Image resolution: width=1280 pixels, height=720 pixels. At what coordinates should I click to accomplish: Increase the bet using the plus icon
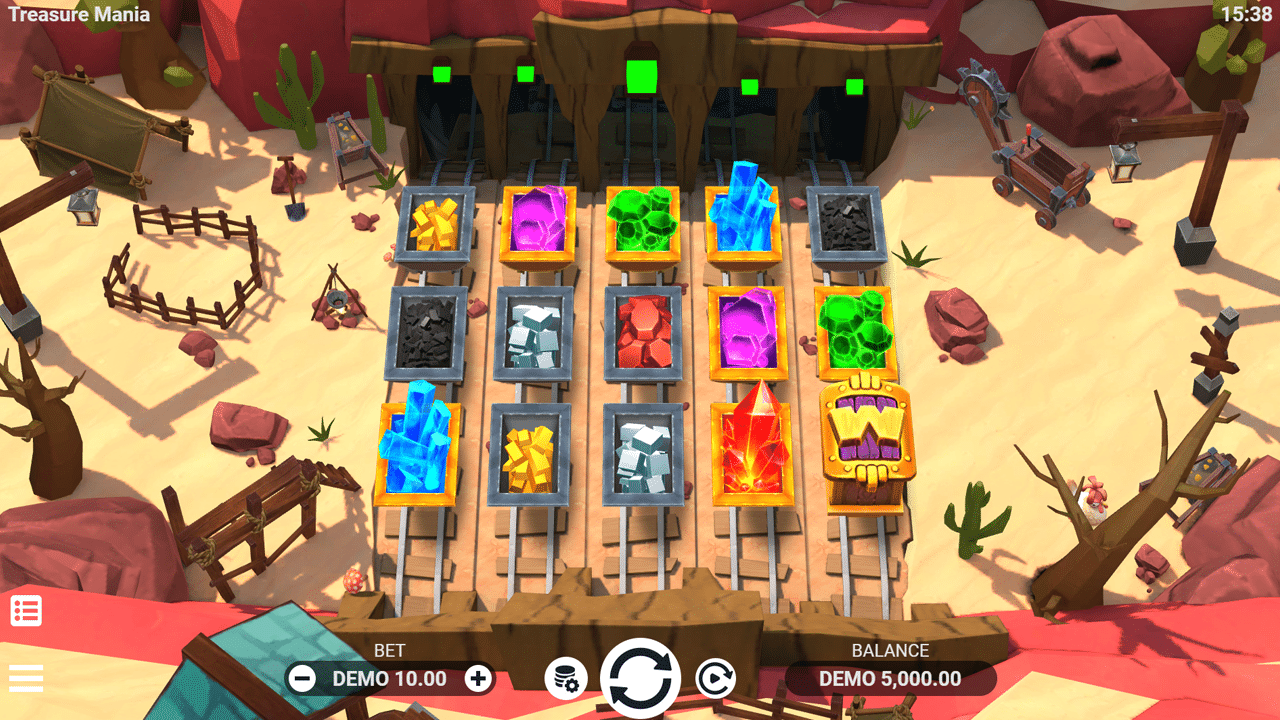[479, 677]
